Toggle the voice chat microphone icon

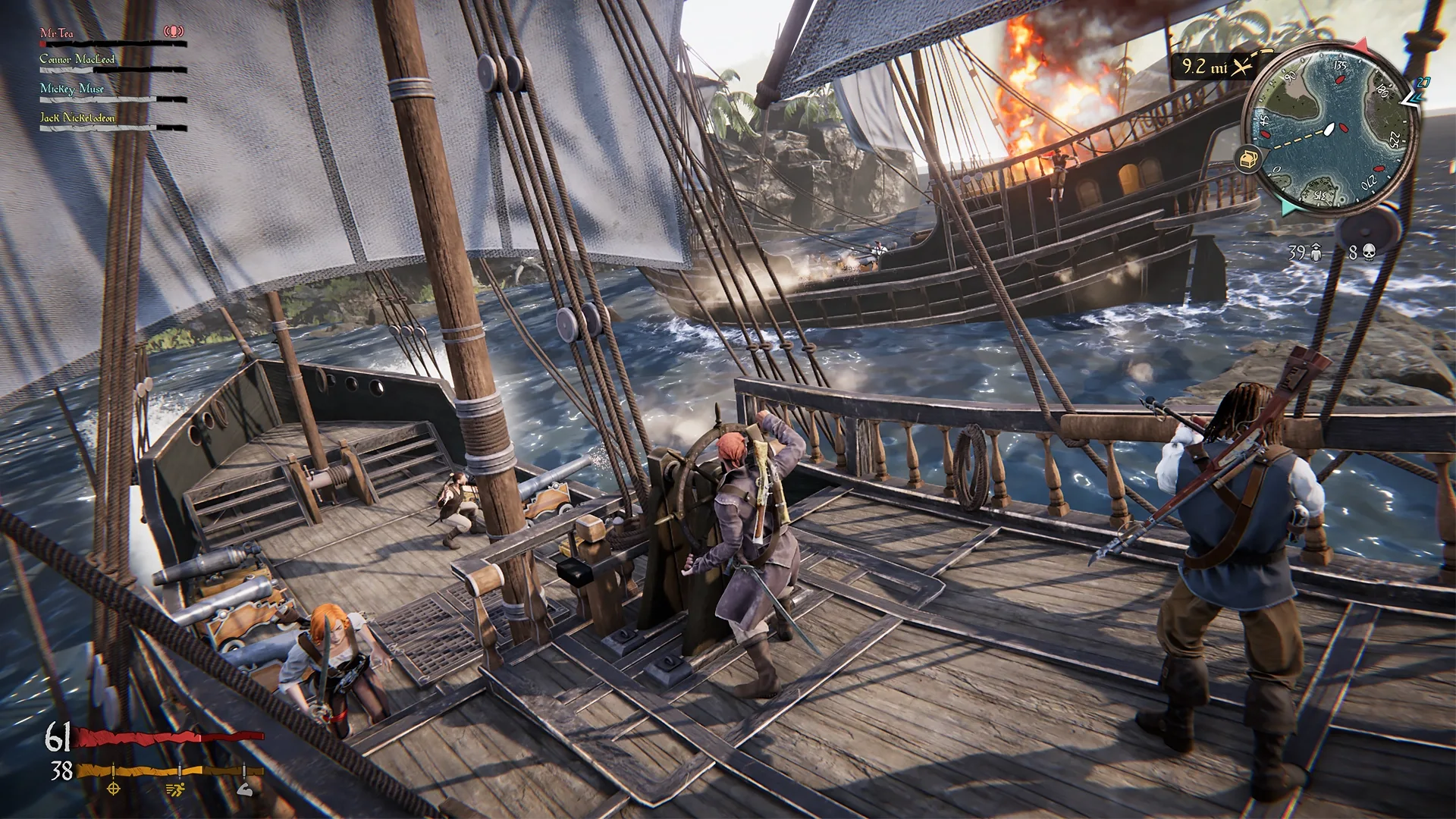tap(174, 32)
